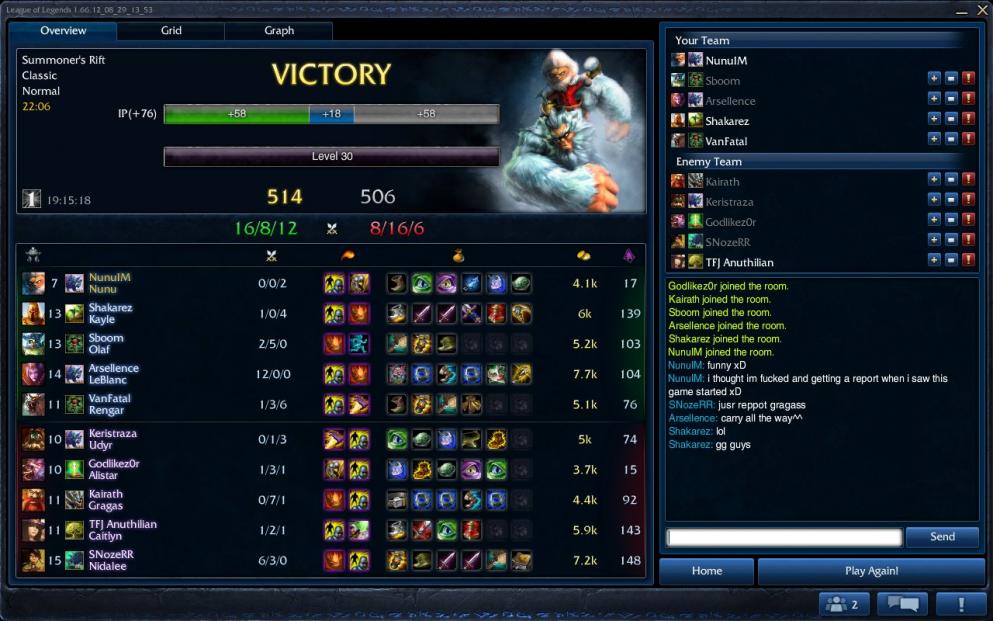Open the Graph tab
This screenshot has height=621, width=993.
[x=279, y=31]
